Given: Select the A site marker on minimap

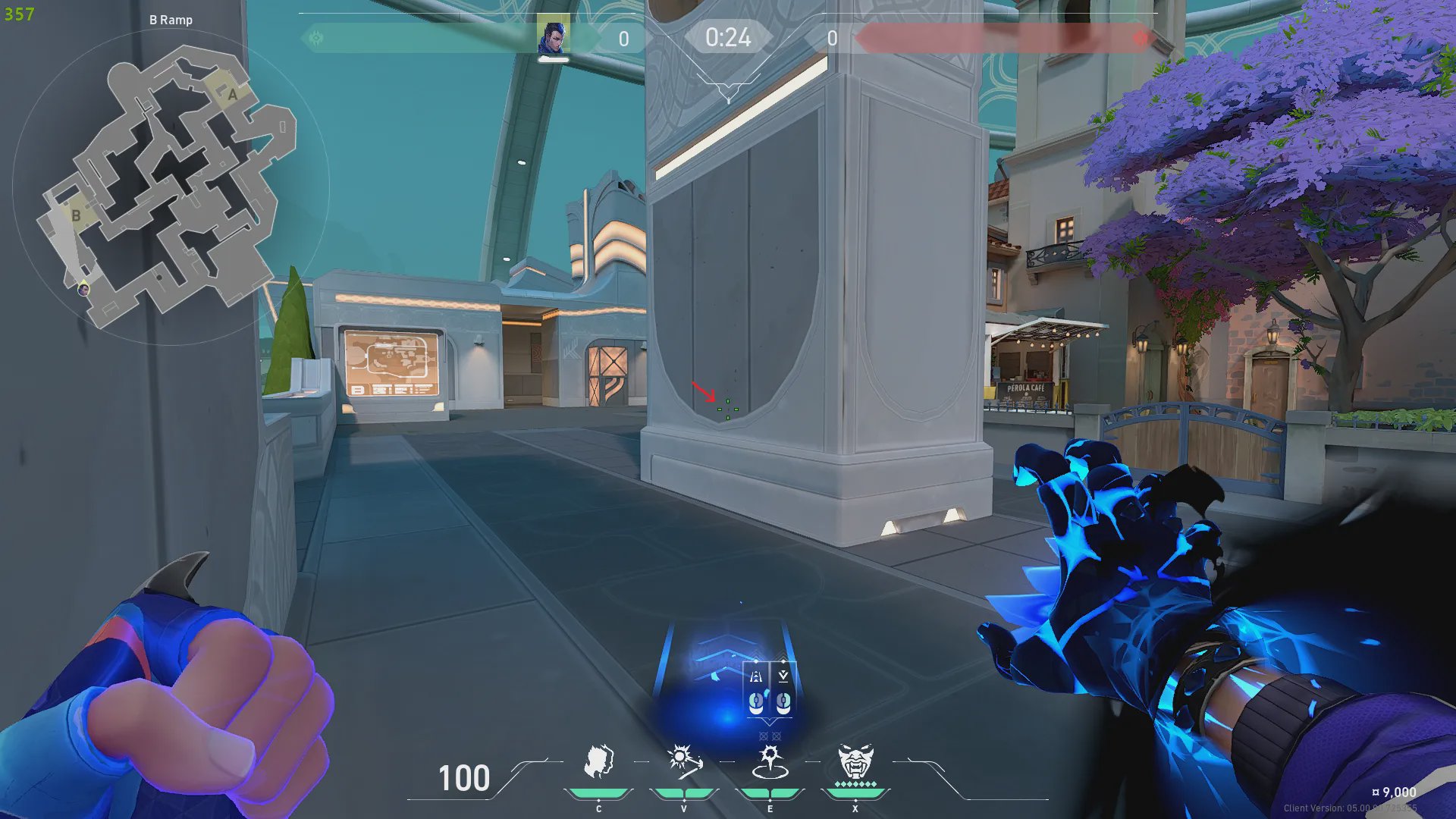Looking at the screenshot, I should pos(232,94).
